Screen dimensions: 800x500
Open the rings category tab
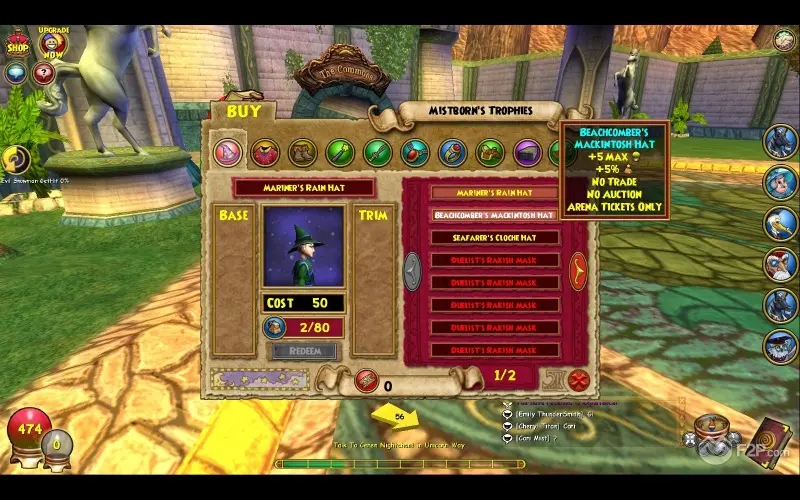[x=452, y=153]
